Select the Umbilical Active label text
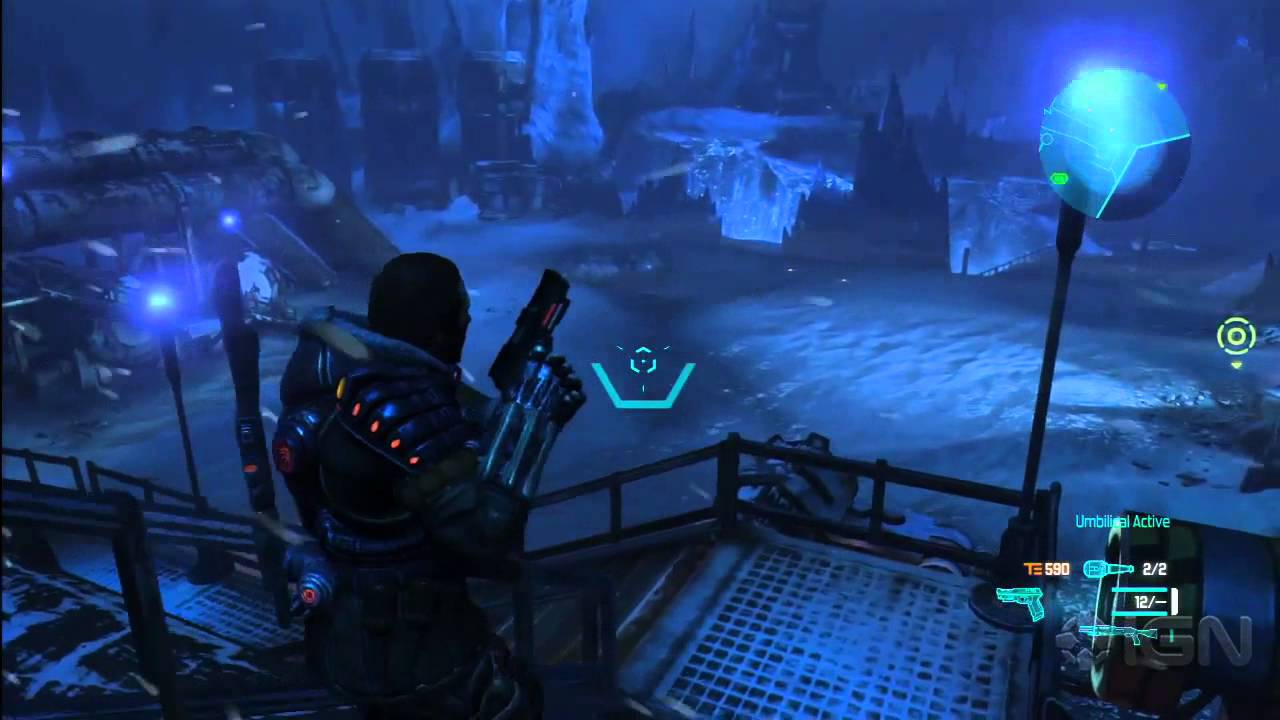The width and height of the screenshot is (1280, 720). 1122,521
